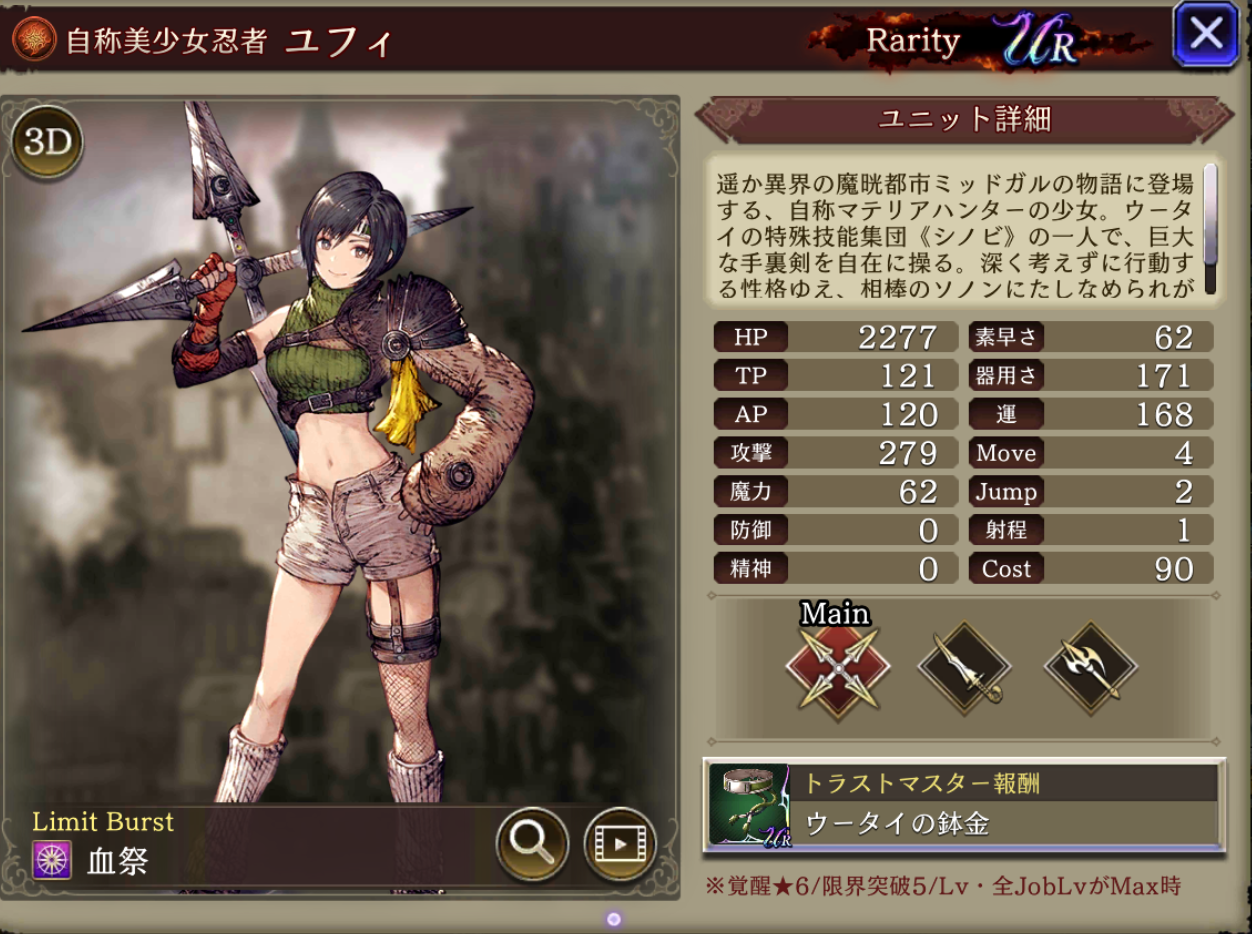Screen dimensions: 1252x934
Task: Click the unit description scrollbar
Action: 1210,230
